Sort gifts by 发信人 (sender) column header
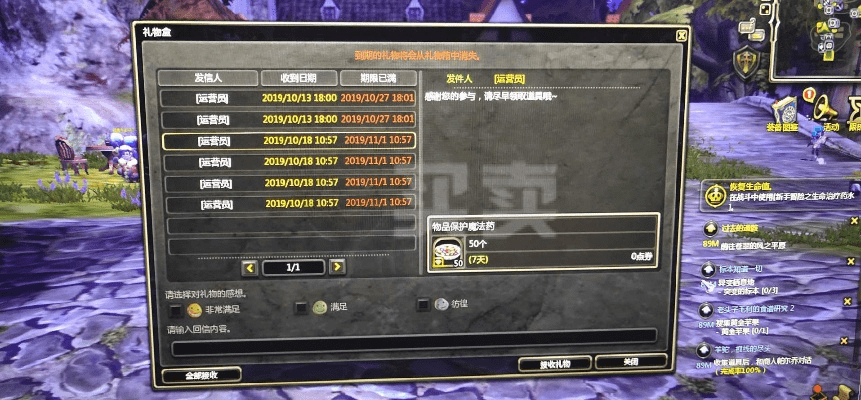861x400 pixels. pos(206,78)
